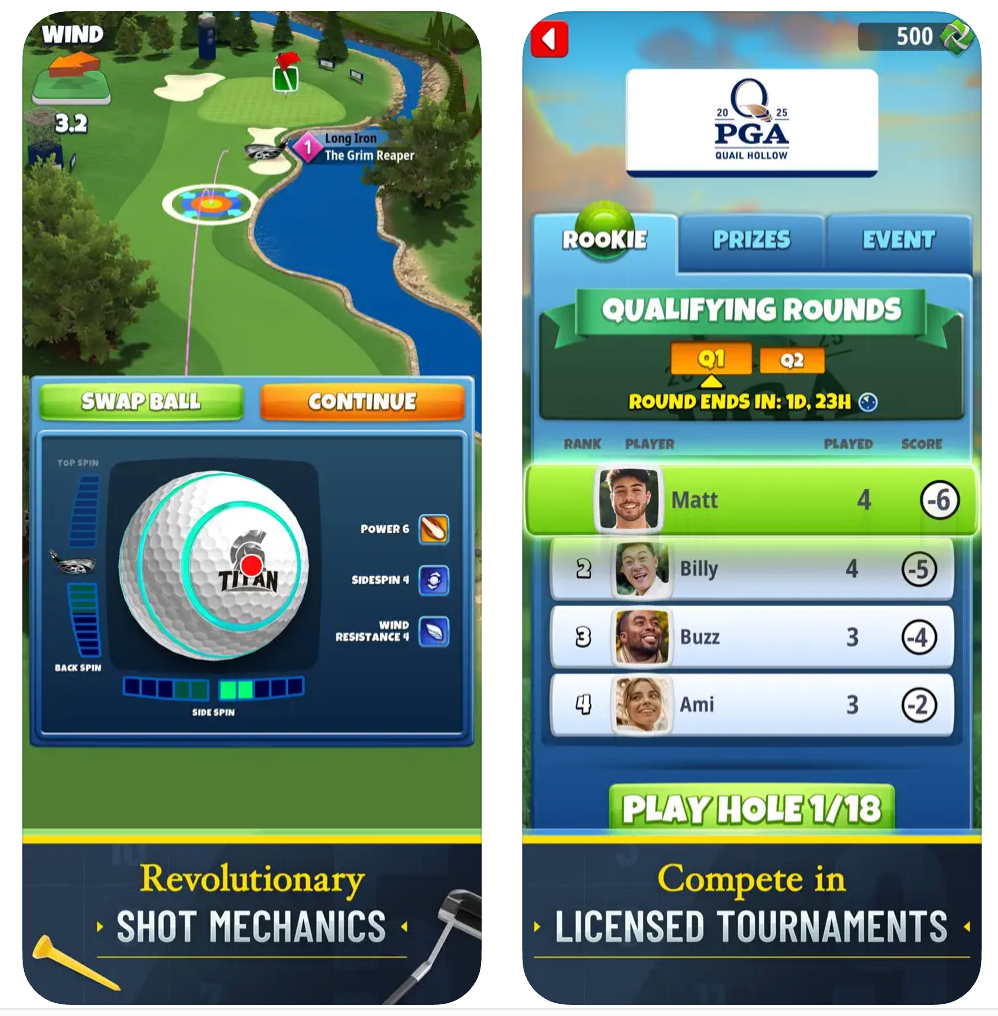The image size is (998, 1016).
Task: Tap the PGA Quail Hollow banner
Action: (751, 122)
